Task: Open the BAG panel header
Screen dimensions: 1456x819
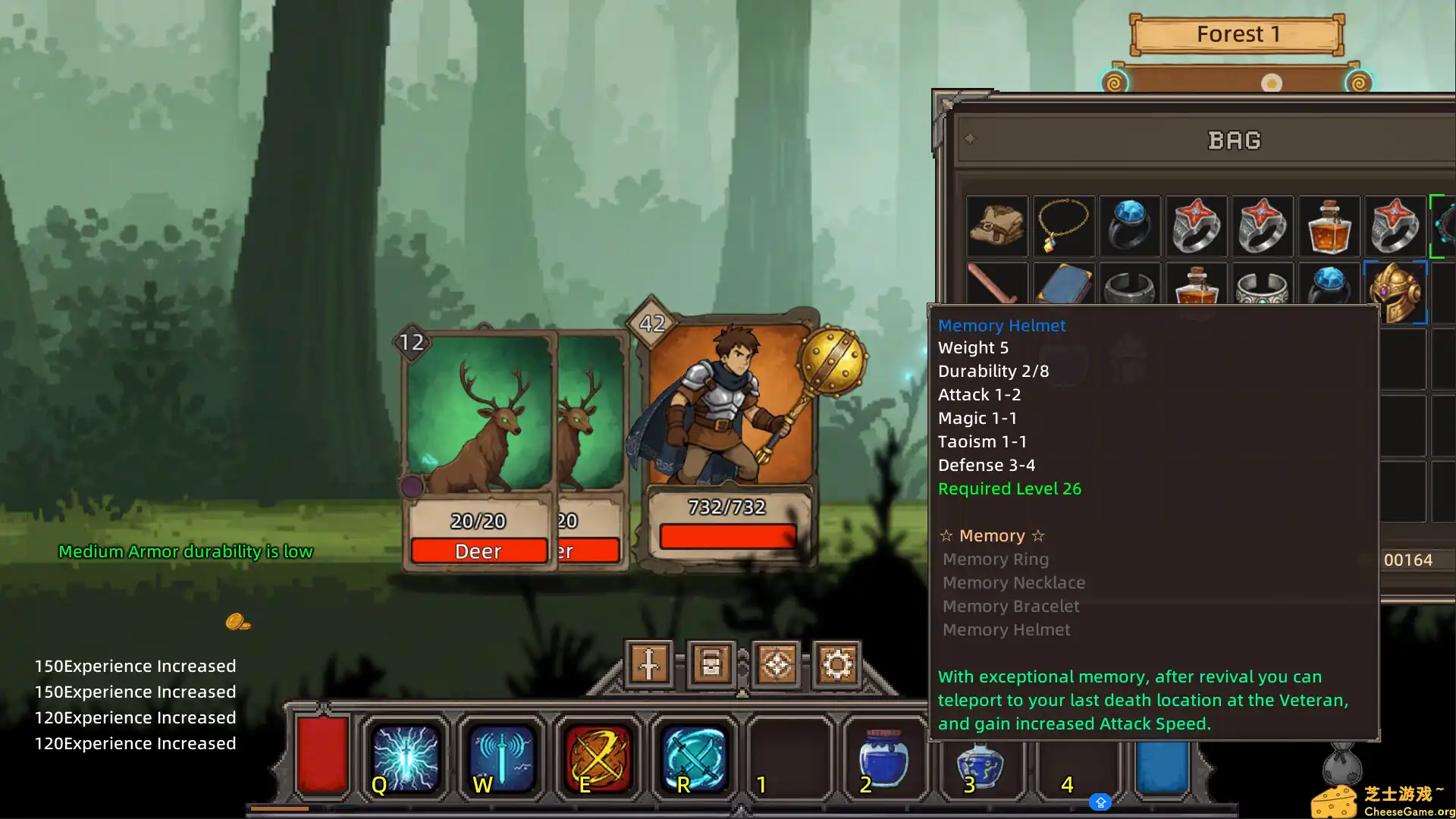Action: pyautogui.click(x=1235, y=140)
